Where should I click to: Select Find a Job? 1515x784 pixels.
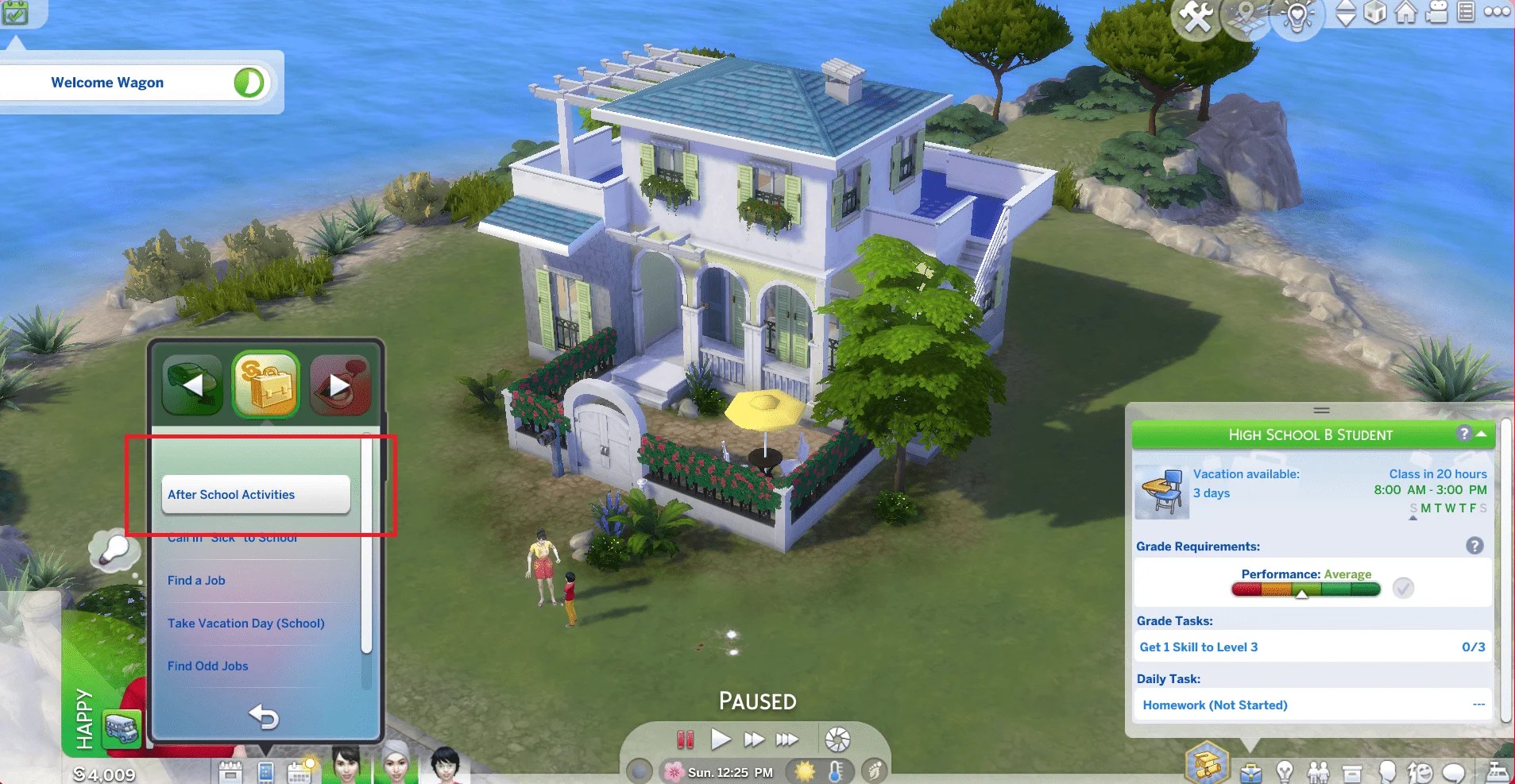point(195,581)
